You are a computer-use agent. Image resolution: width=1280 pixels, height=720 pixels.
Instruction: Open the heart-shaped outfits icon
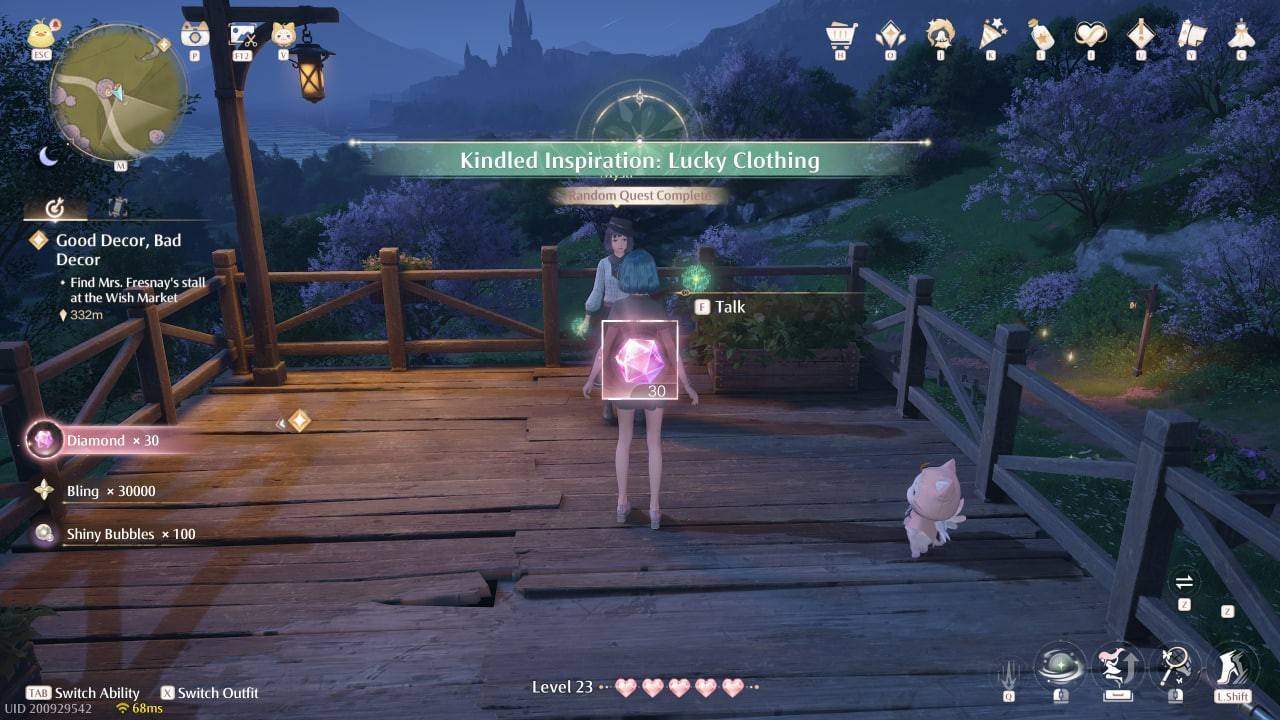[1090, 32]
